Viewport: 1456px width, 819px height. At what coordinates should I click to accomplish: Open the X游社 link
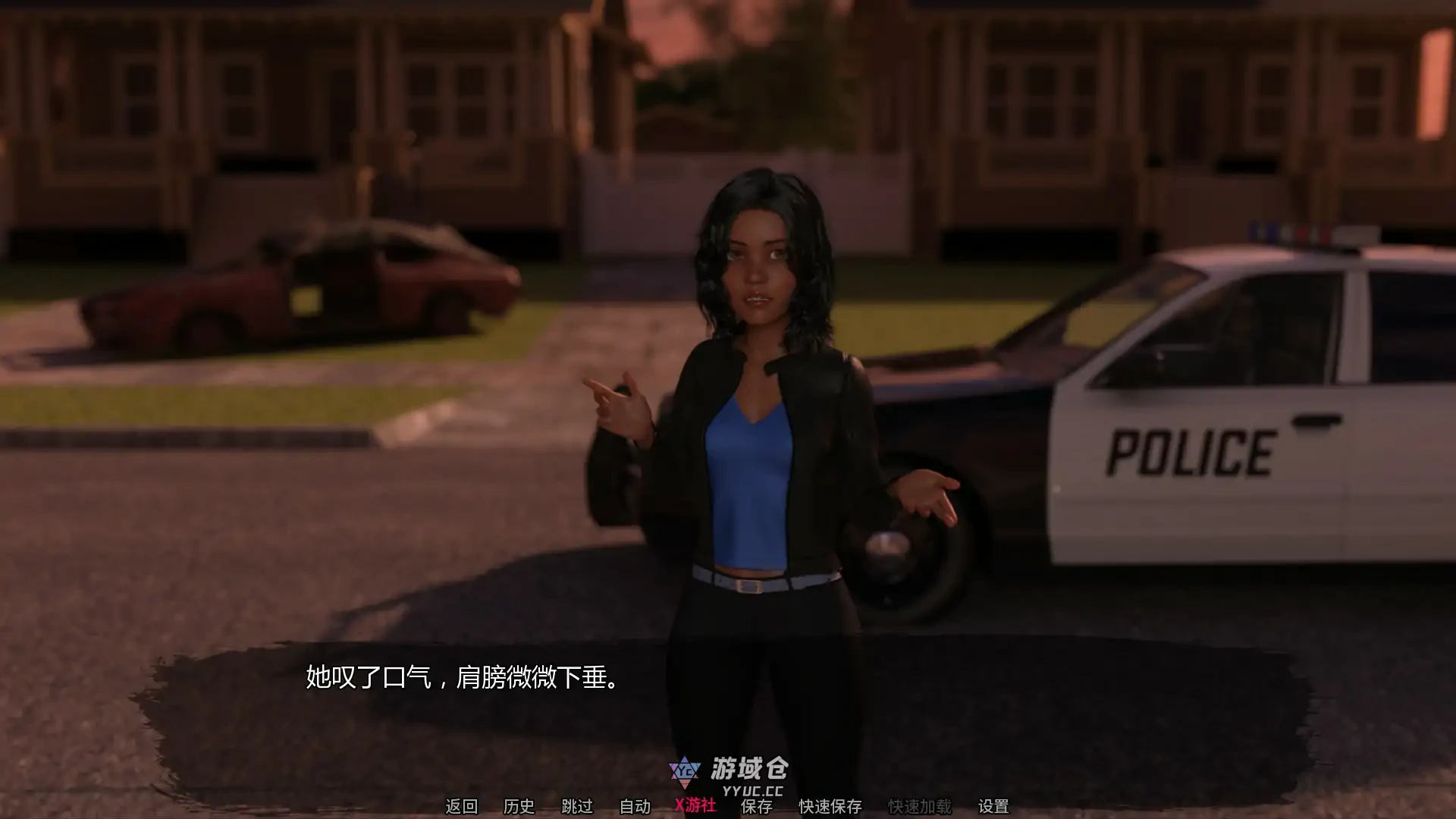pos(695,805)
